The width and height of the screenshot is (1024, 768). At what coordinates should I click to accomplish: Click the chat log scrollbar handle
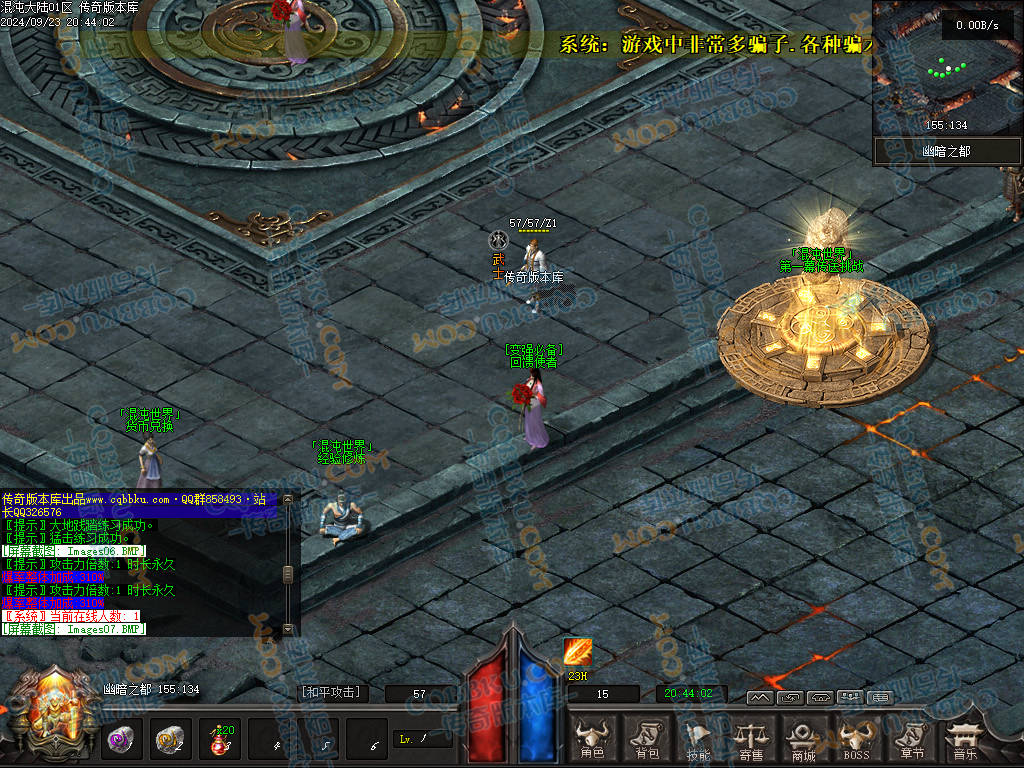tap(288, 574)
